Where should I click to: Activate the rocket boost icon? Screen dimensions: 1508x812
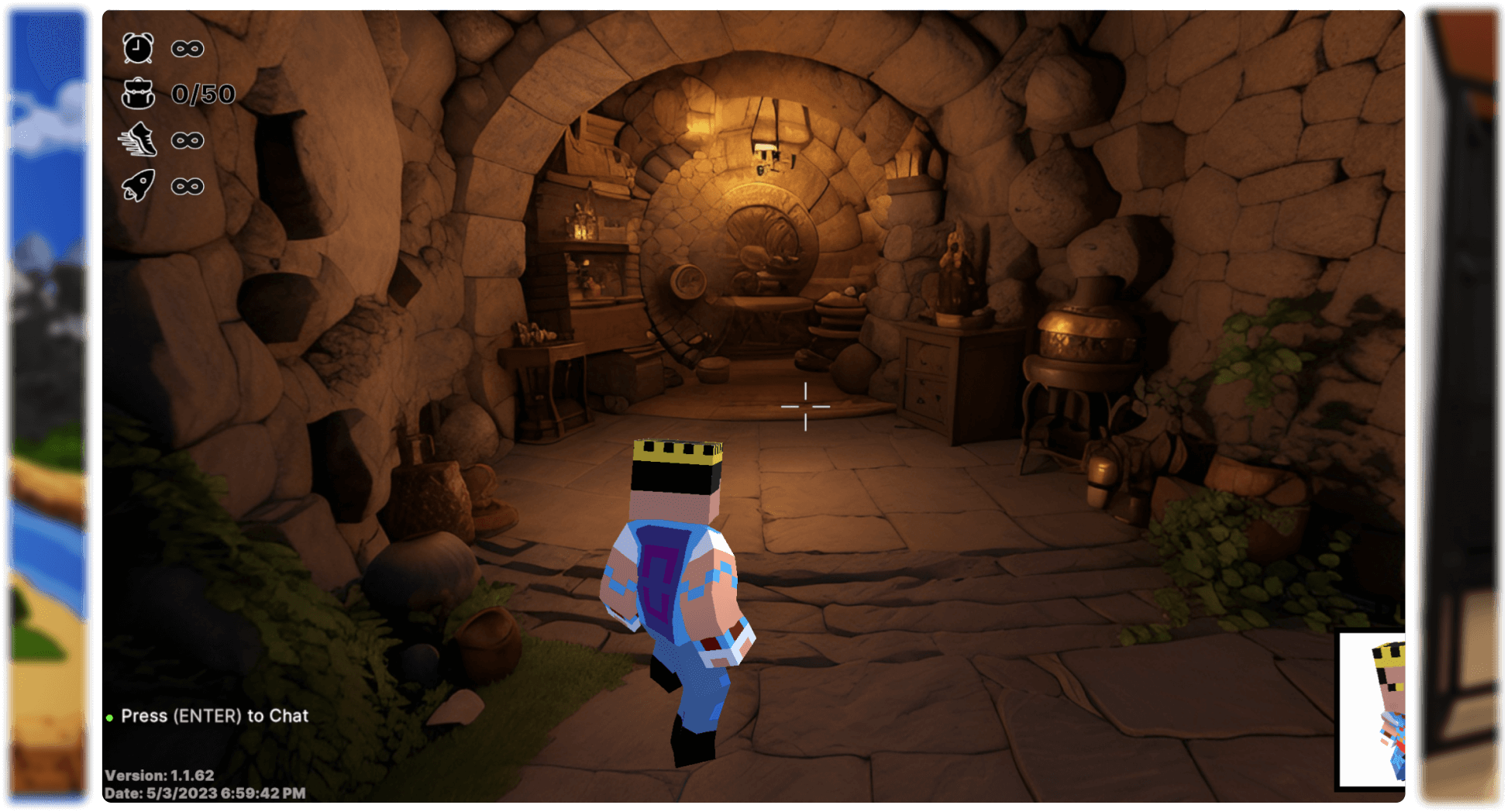(138, 186)
